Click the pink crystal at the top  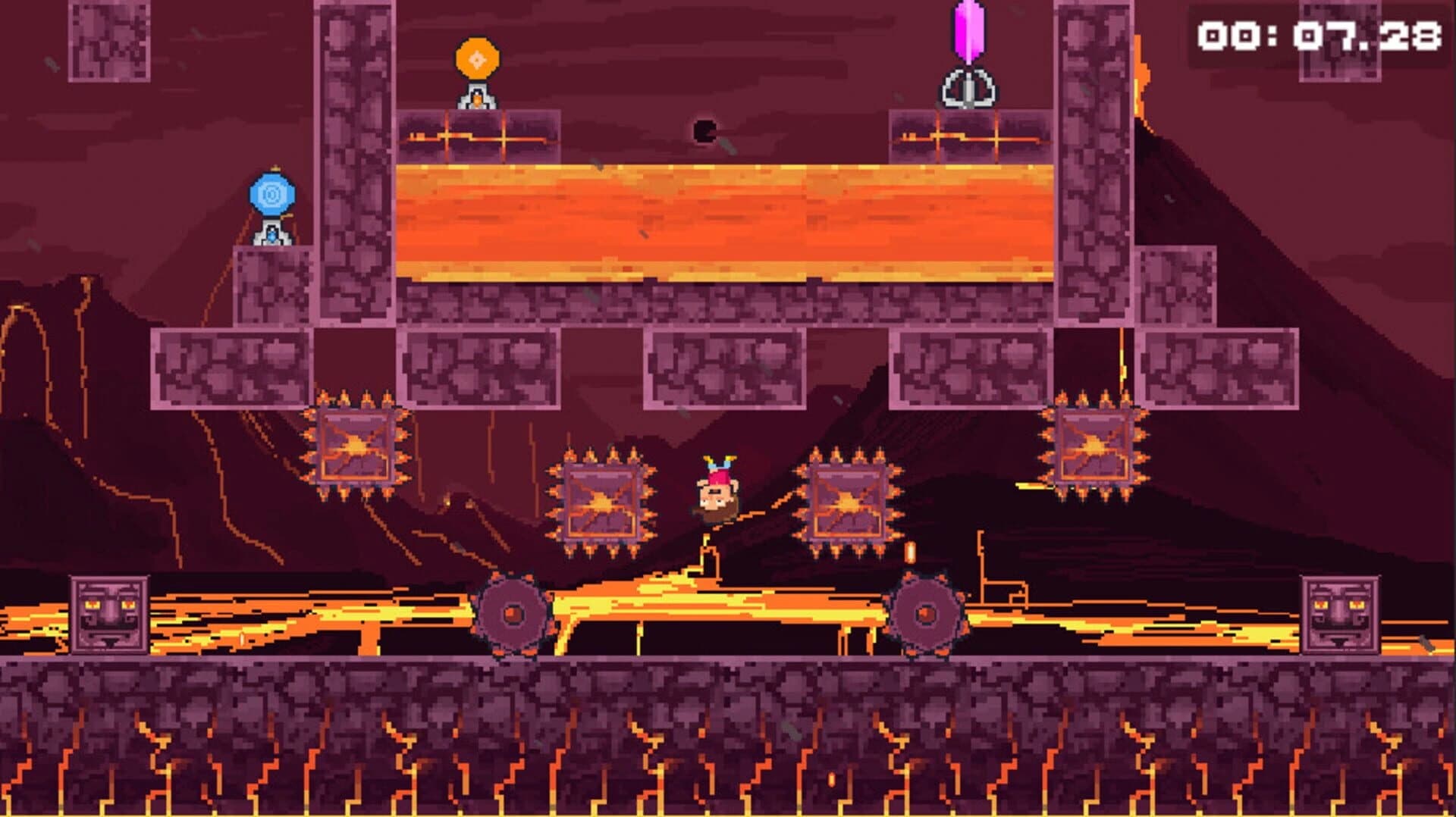968,32
